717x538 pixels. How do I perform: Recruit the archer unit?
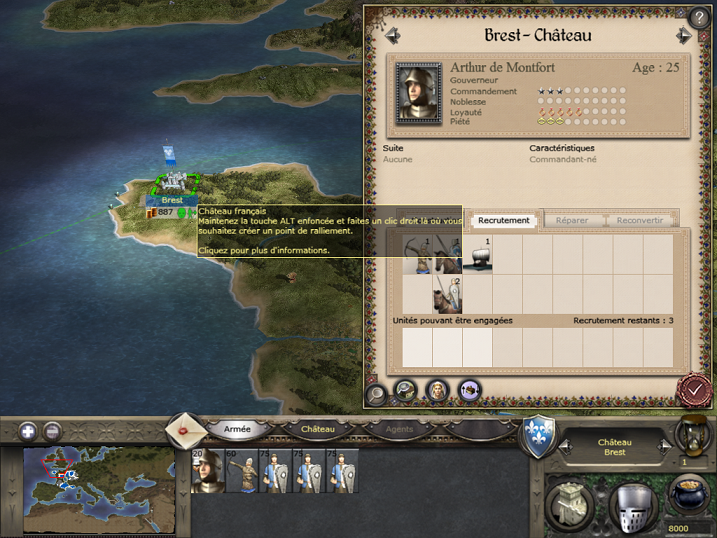pos(446,294)
